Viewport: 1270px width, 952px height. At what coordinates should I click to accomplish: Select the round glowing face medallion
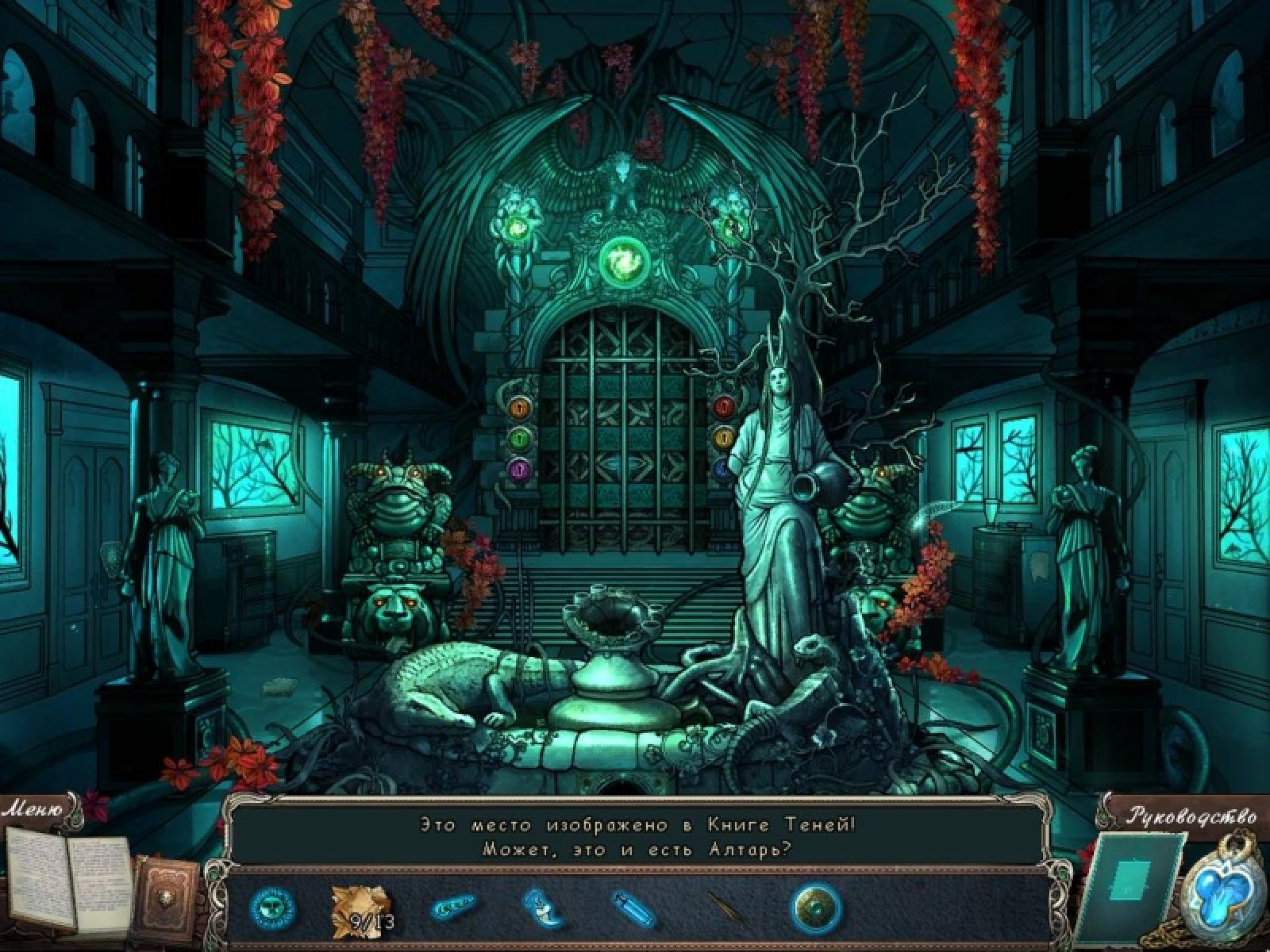272,908
